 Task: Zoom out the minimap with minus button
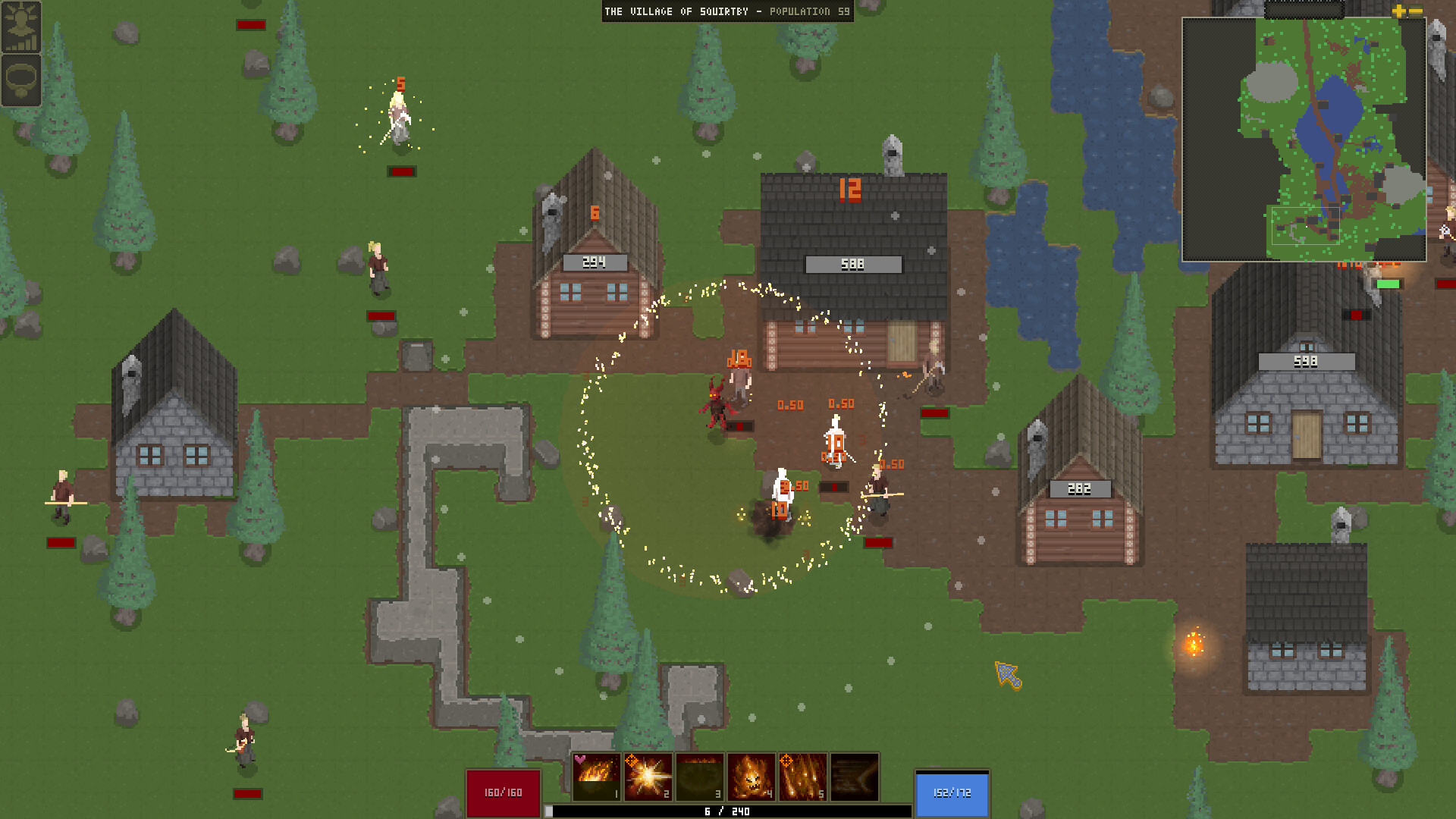[x=1415, y=11]
